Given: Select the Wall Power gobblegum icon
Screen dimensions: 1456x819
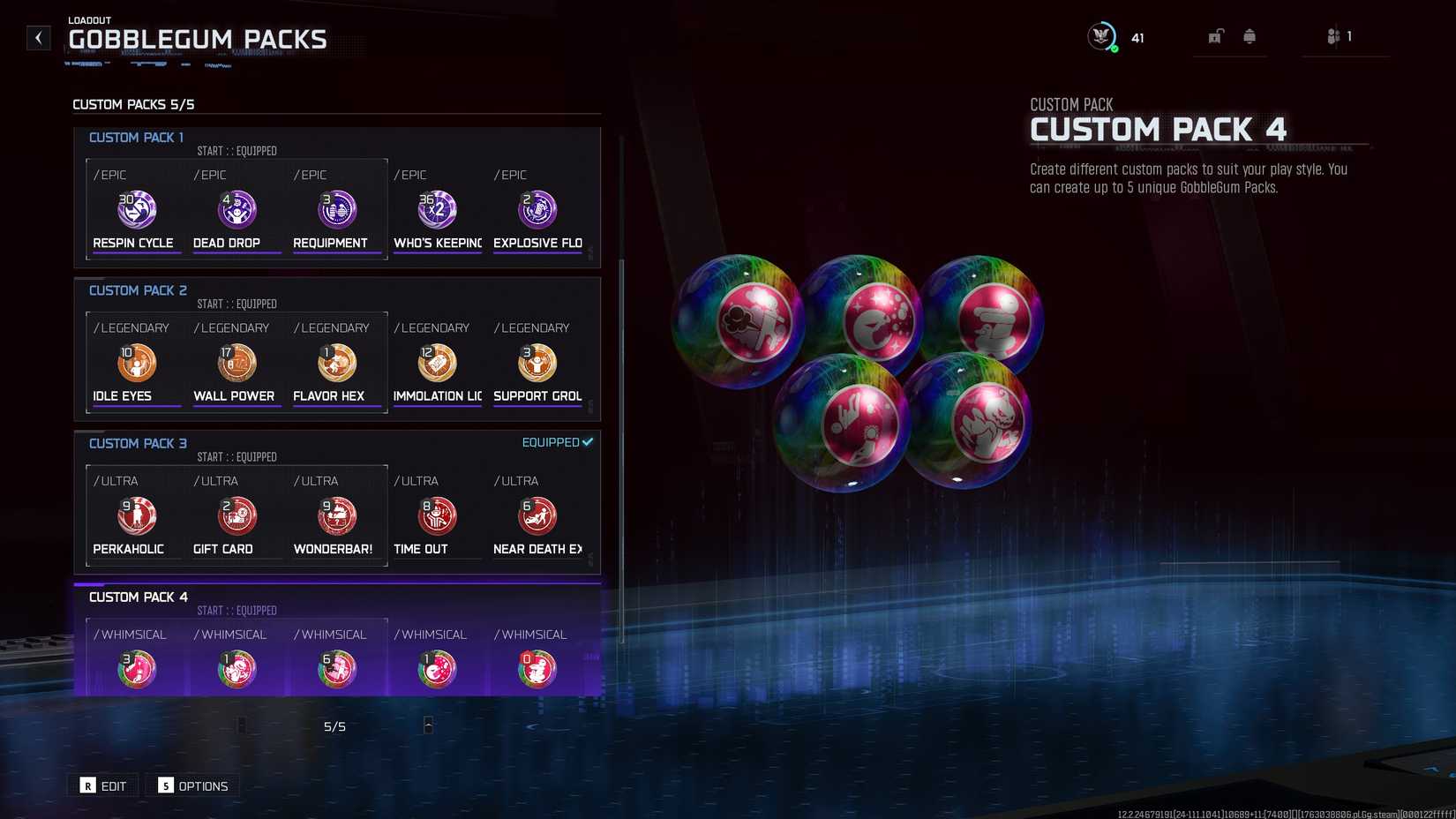Looking at the screenshot, I should tap(236, 363).
